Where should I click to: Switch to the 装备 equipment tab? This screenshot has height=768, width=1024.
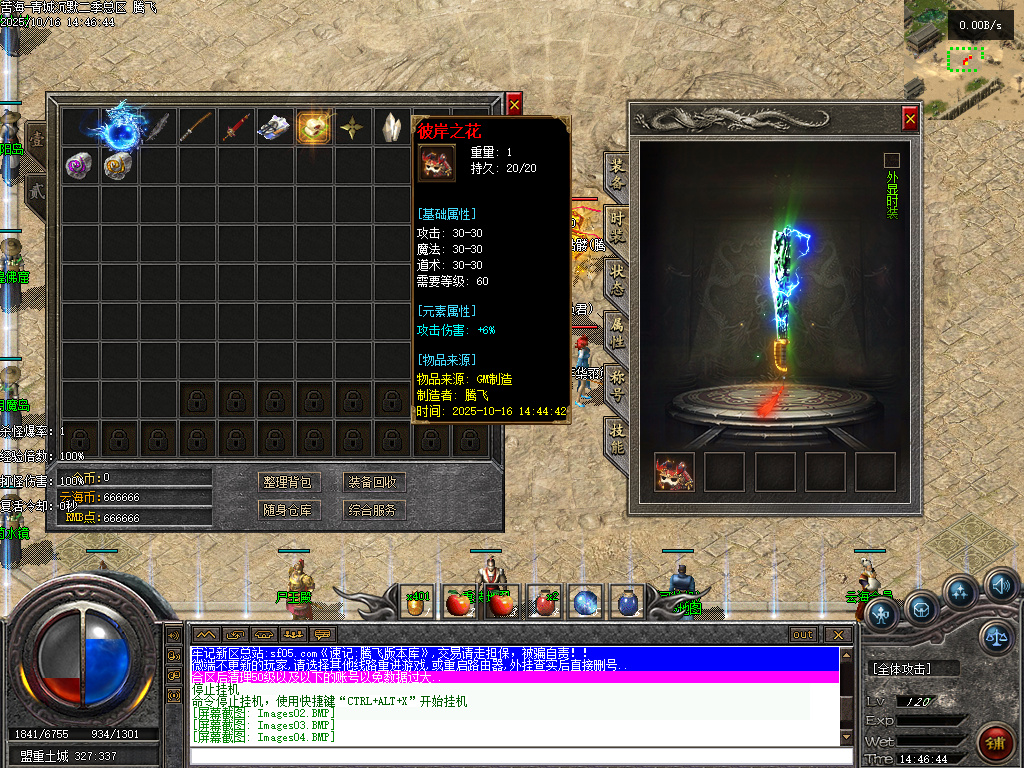pyautogui.click(x=617, y=173)
